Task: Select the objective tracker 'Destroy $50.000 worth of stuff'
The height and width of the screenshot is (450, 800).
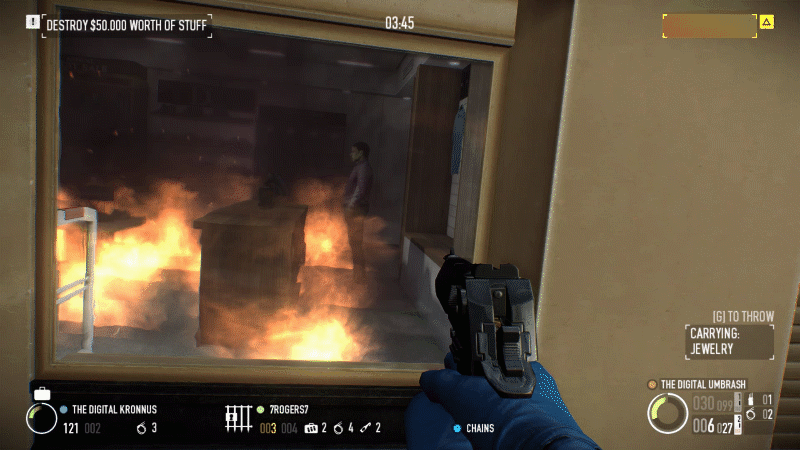Action: coord(127,22)
